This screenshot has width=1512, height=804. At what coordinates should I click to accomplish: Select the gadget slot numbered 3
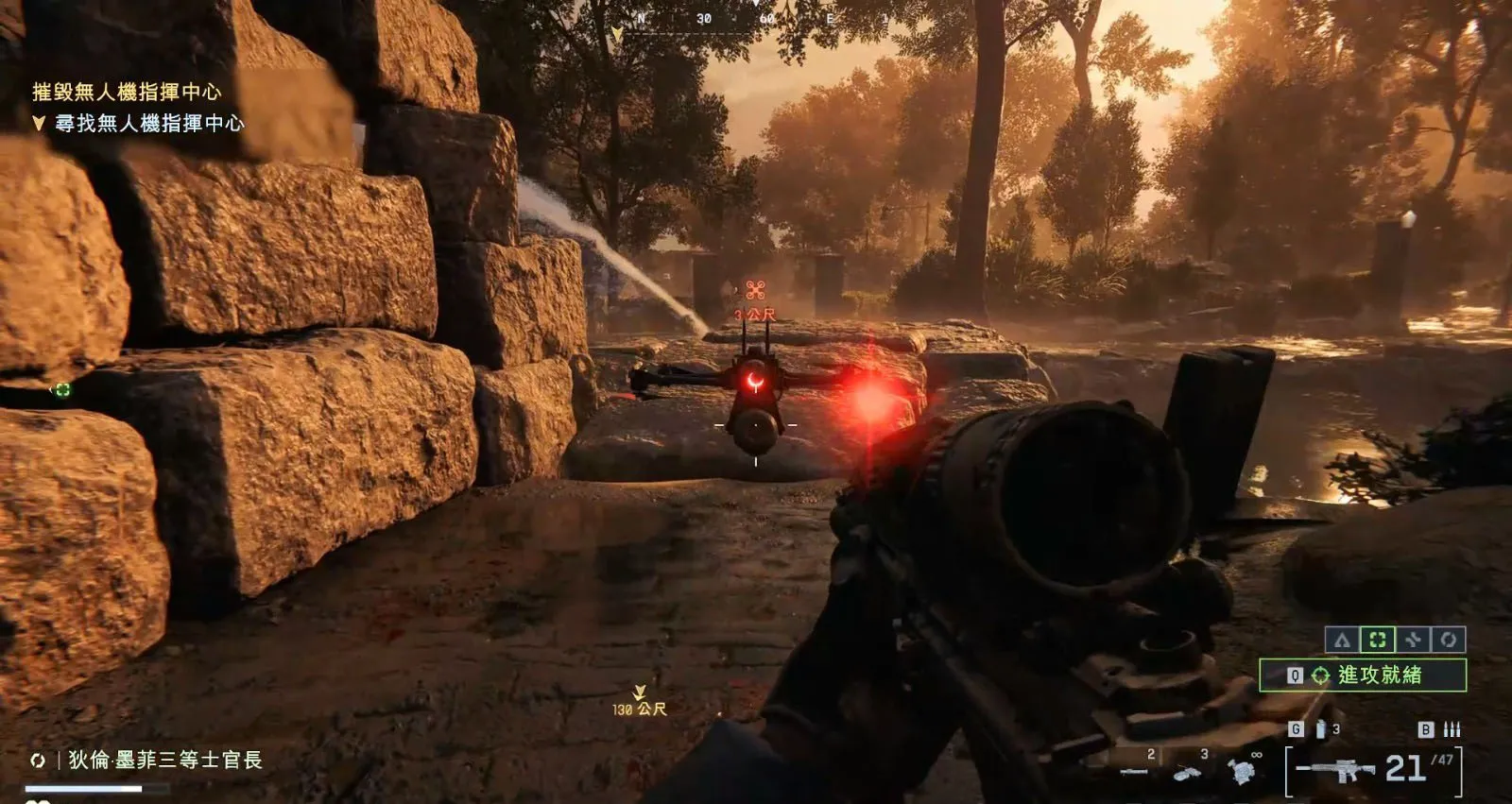1188,770
